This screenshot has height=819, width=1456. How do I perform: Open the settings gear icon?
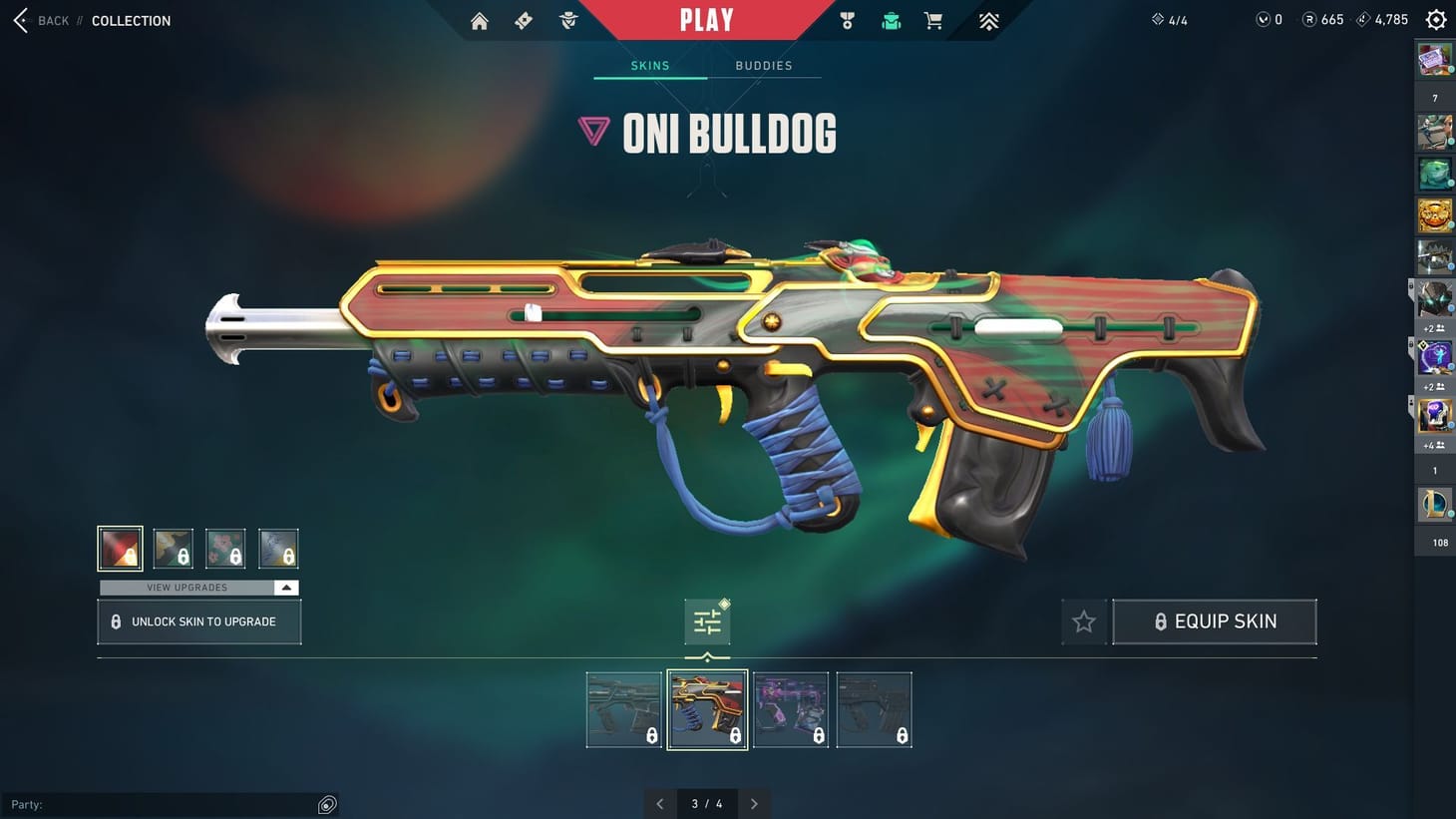pos(1434,19)
